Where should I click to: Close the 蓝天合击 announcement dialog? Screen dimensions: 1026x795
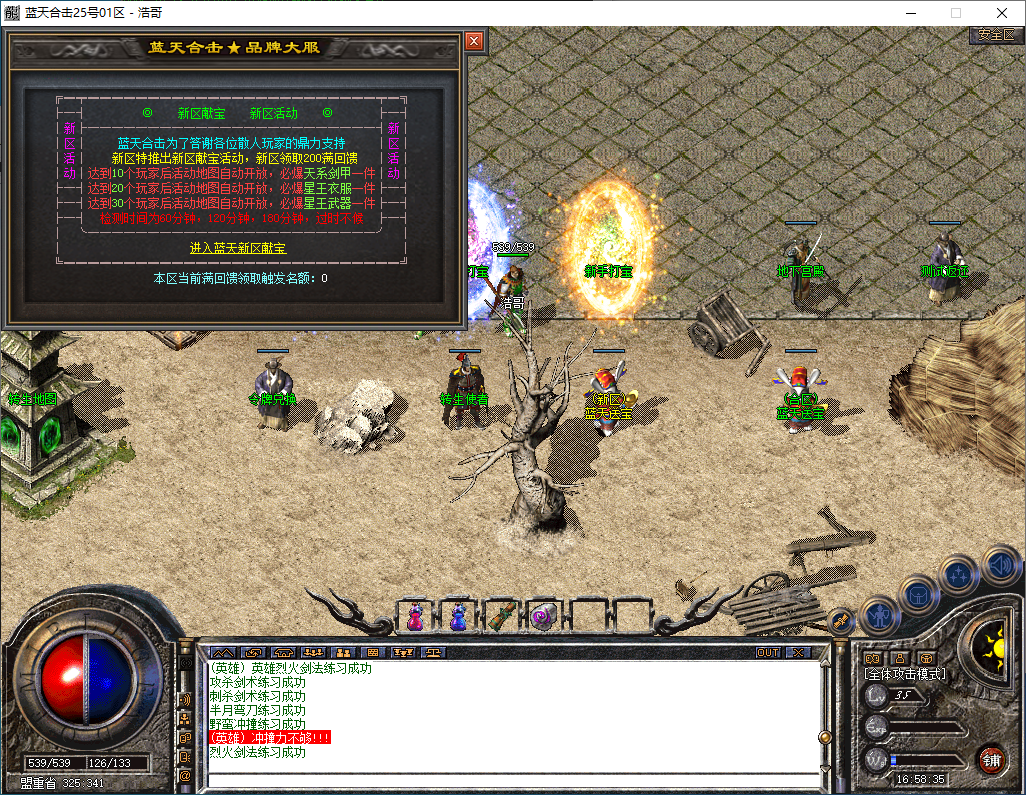(474, 41)
